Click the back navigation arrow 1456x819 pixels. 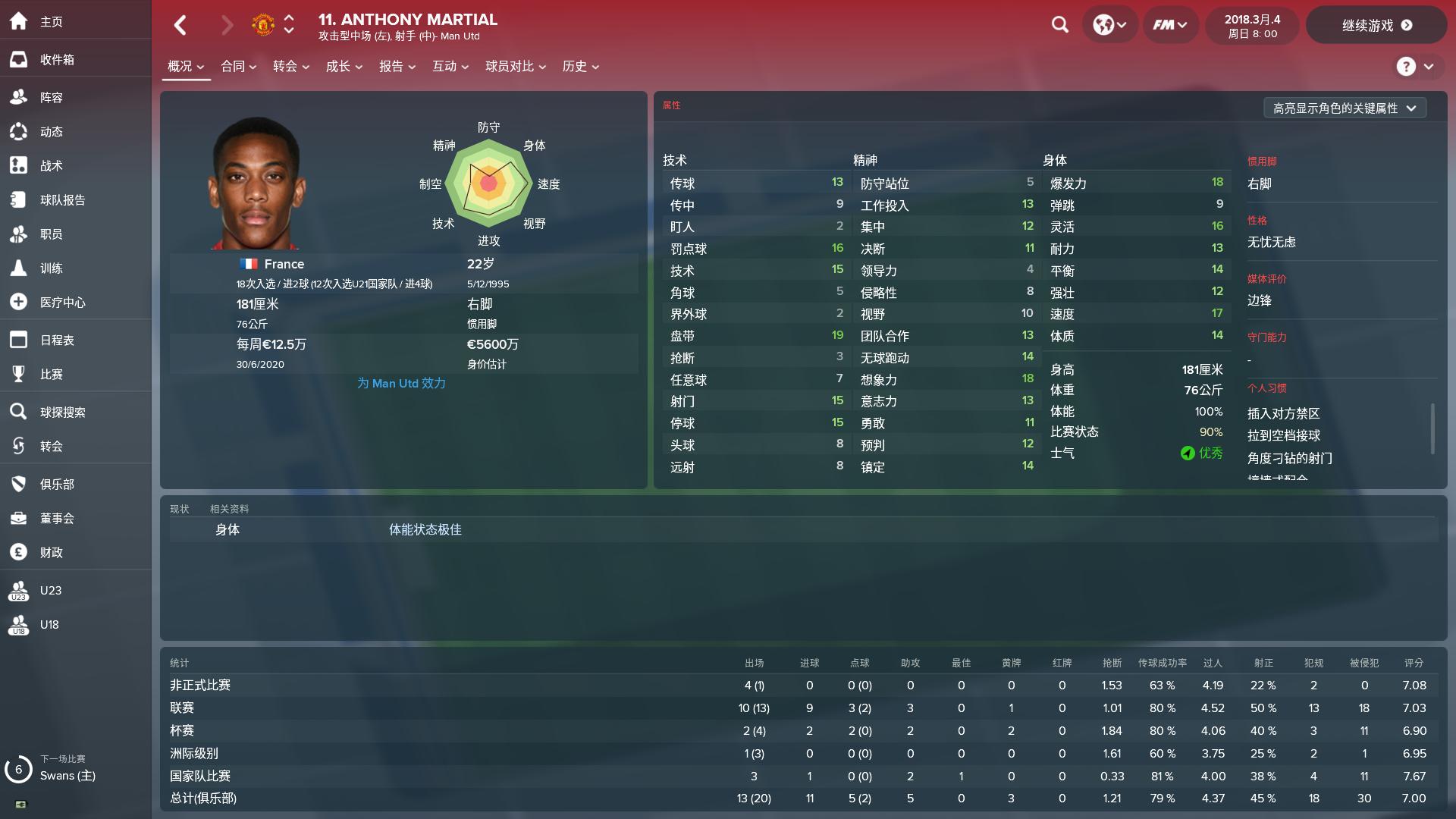[180, 25]
